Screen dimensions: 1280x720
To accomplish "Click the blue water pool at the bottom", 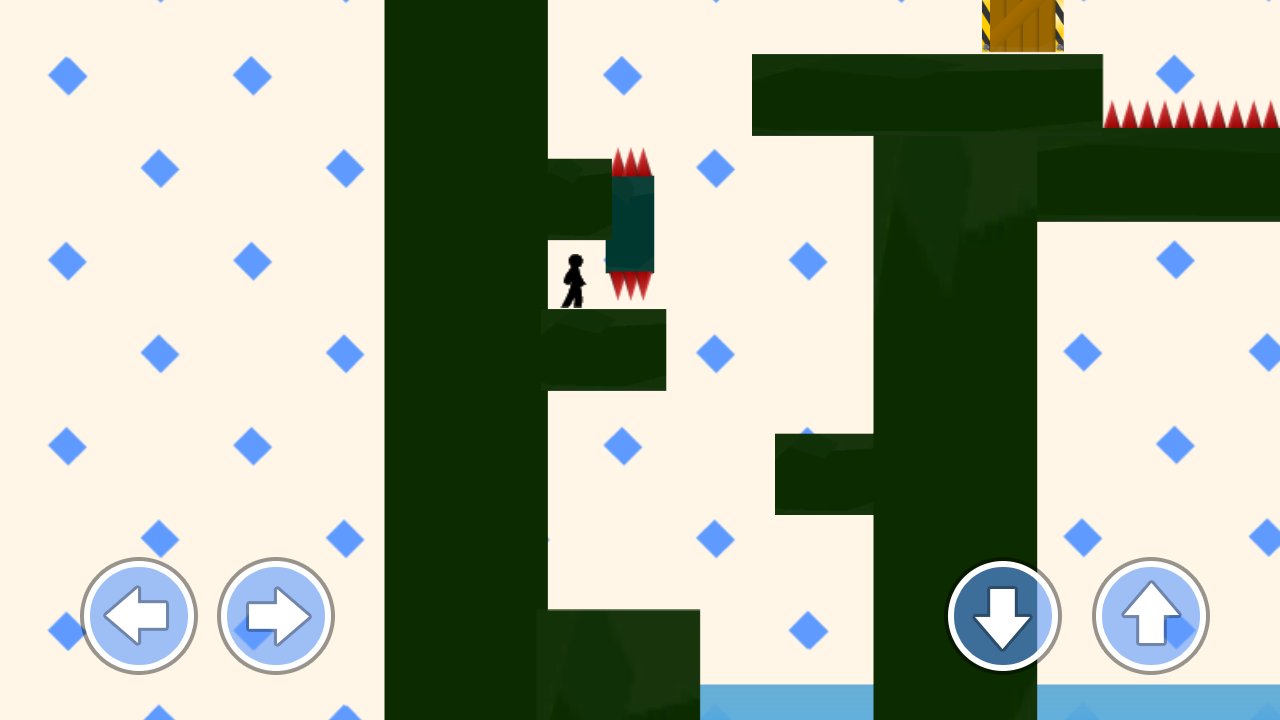I will point(790,705).
